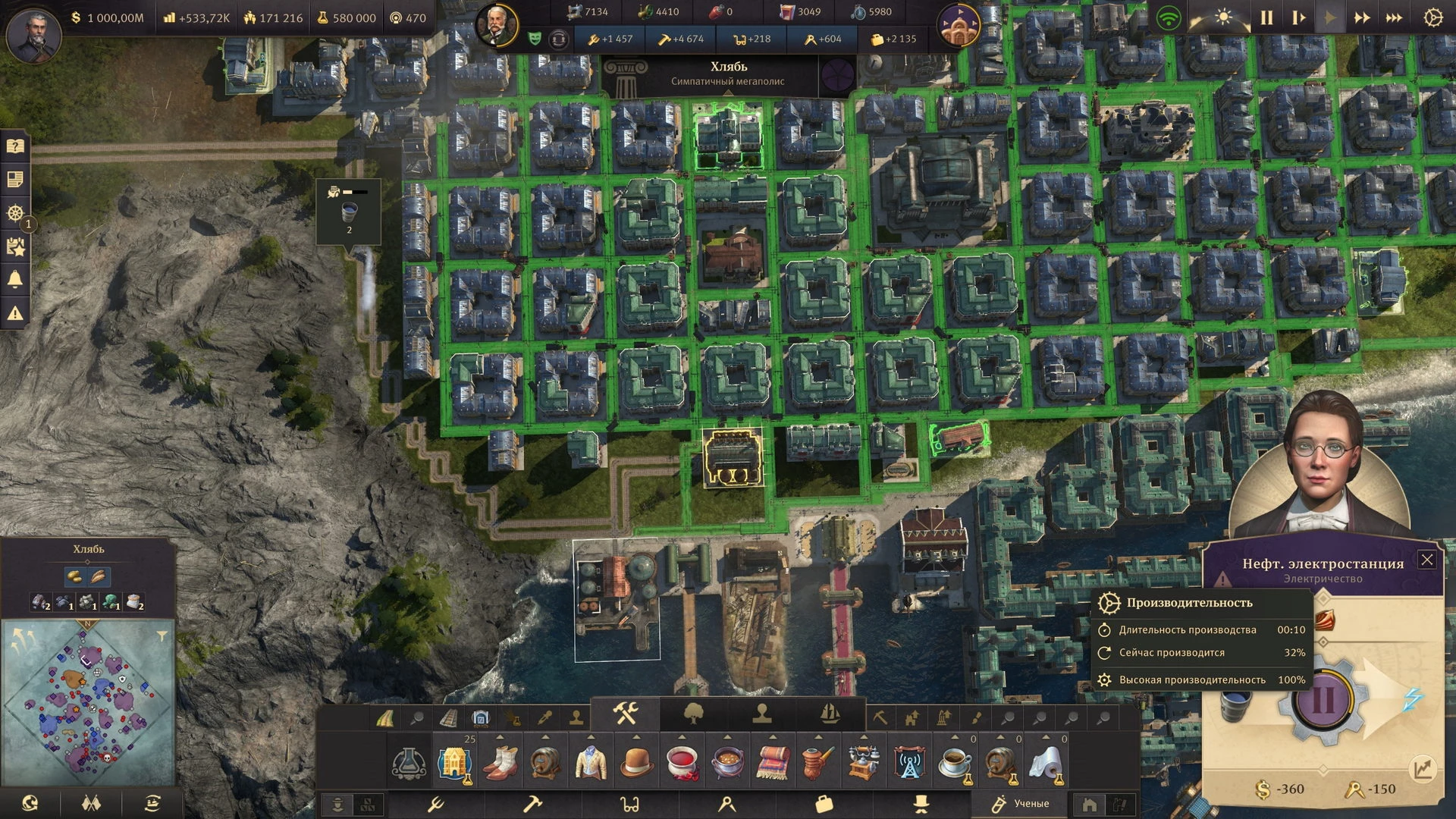
Task: Open the options gear menu
Action: [1432, 18]
